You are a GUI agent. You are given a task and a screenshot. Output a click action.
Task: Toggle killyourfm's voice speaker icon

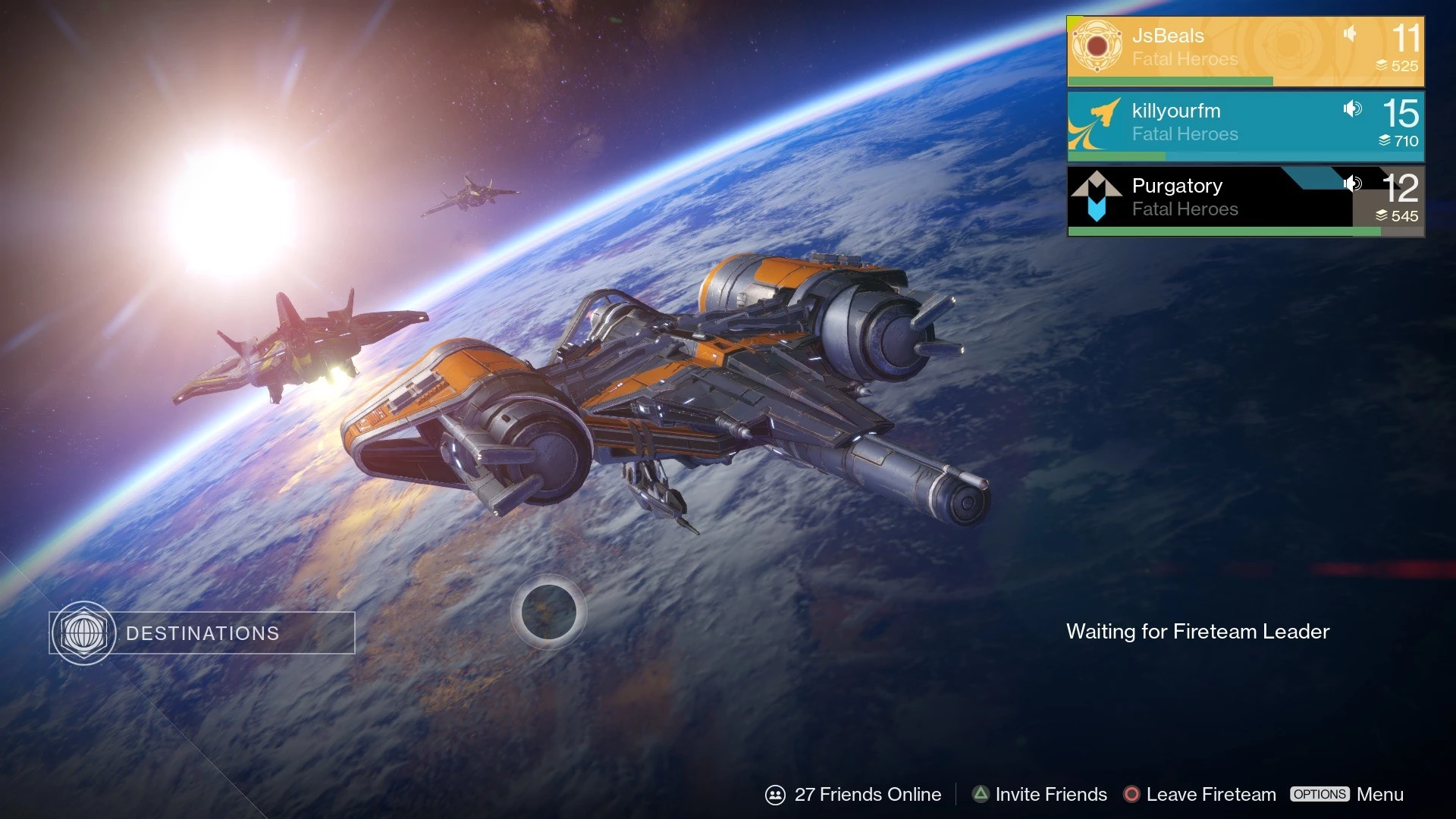tap(1352, 108)
